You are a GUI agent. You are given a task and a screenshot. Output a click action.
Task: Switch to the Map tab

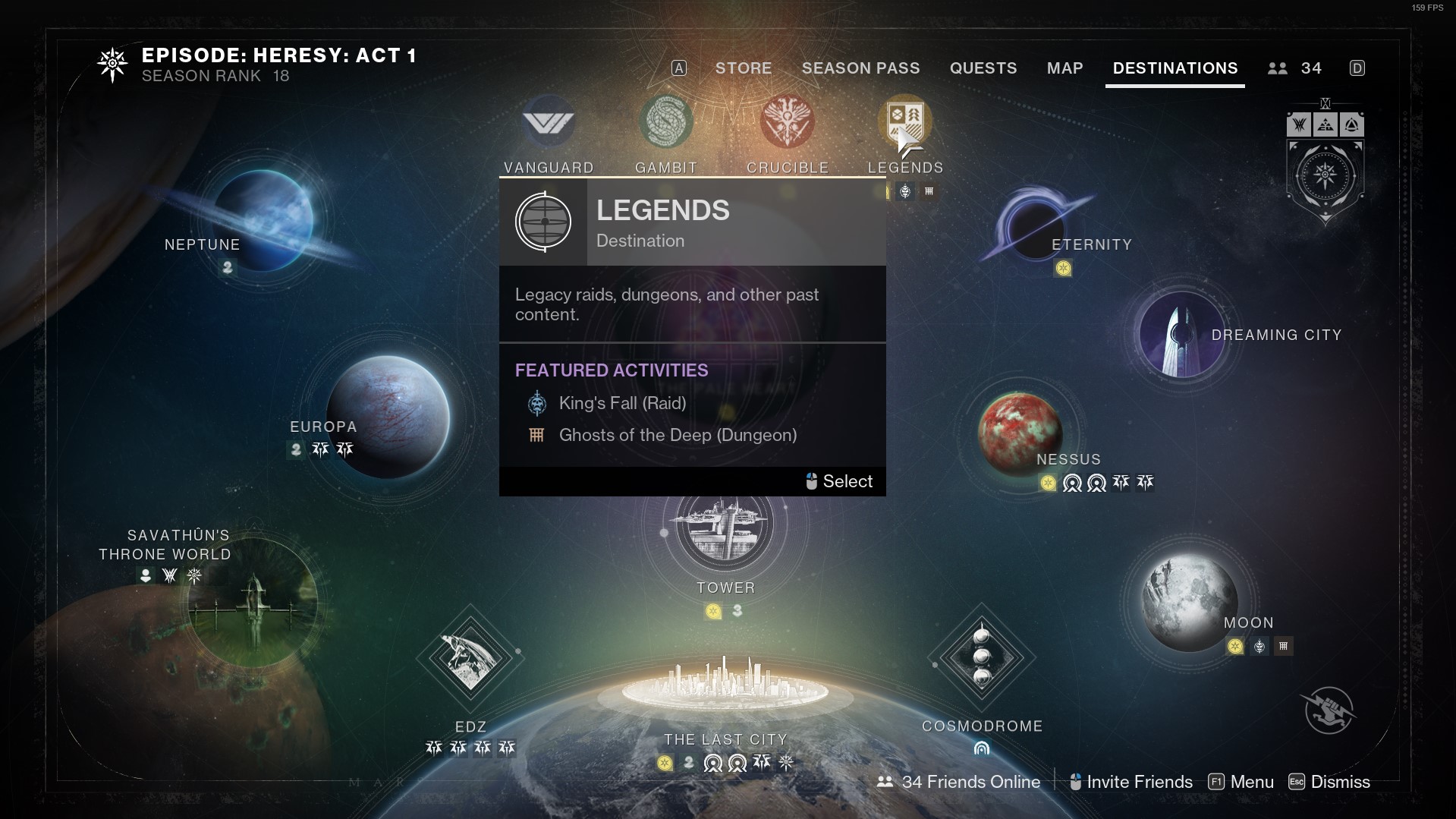coord(1064,68)
